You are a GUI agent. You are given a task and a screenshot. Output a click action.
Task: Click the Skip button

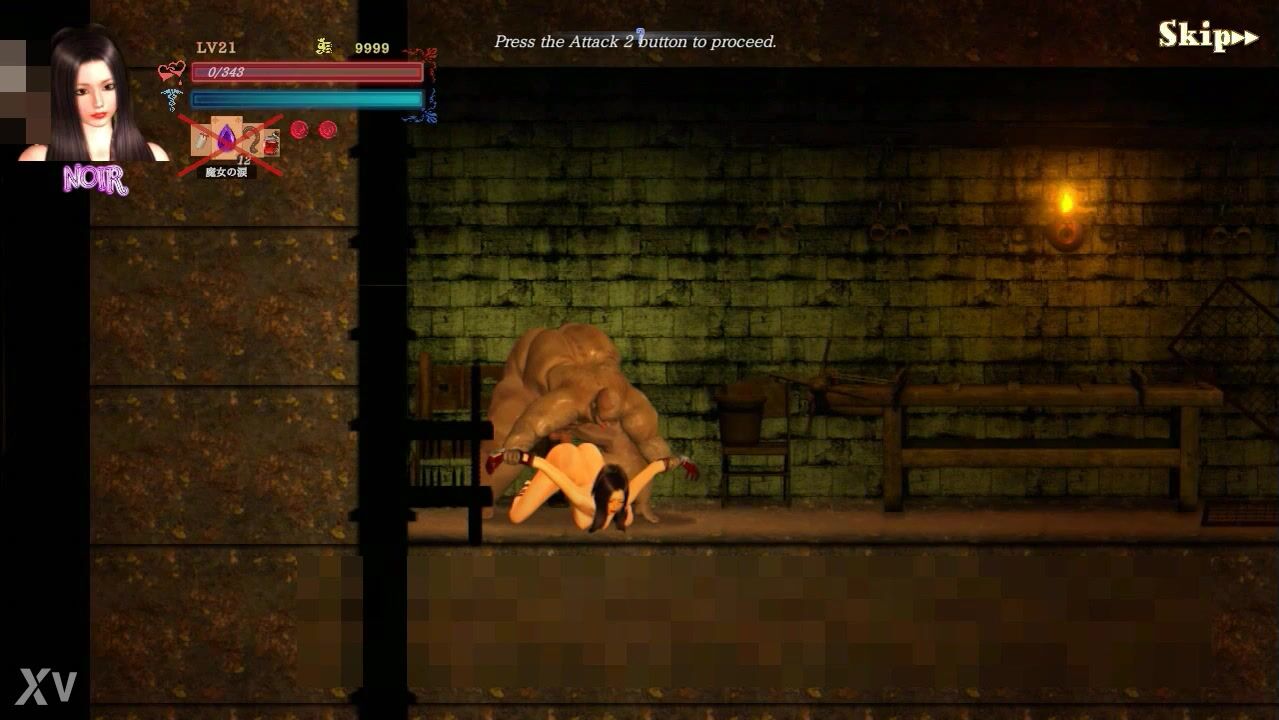point(1207,36)
